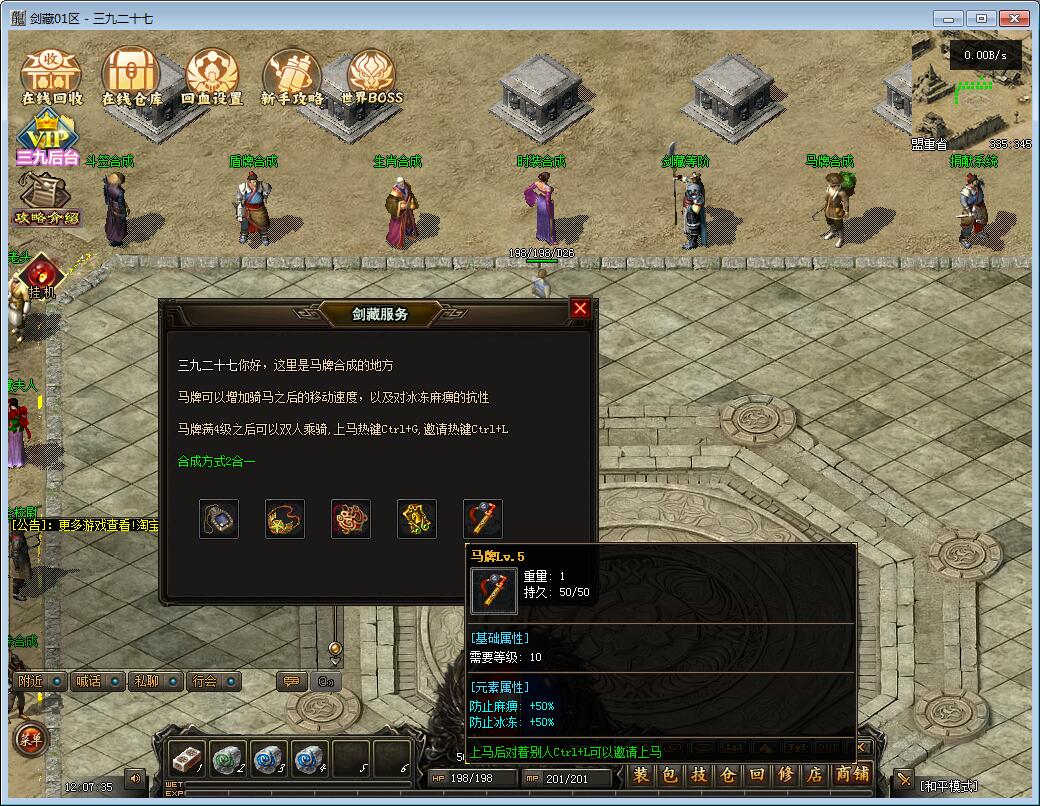Choose the 合成方式2合一 synthesis option
This screenshot has height=806, width=1040.
point(216,462)
